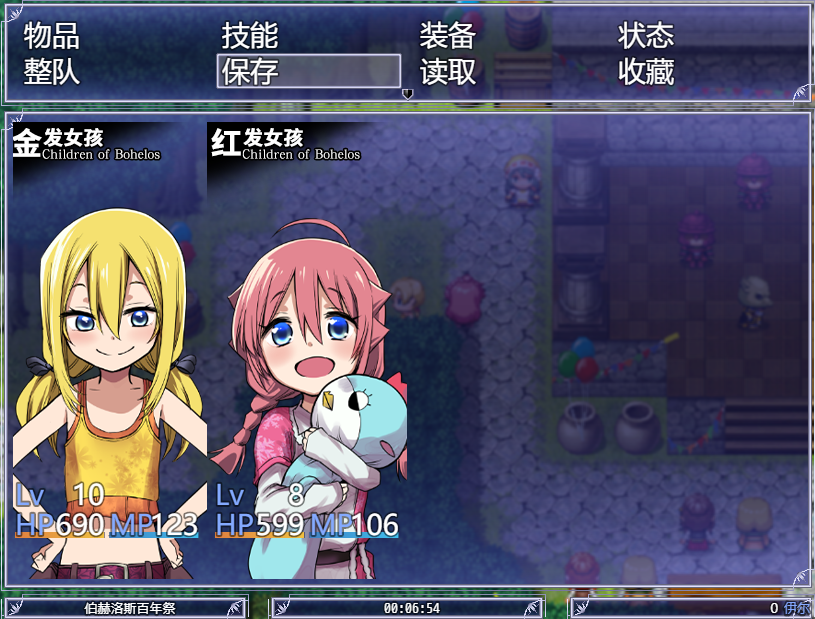Click the highlighted 保存 (Save) entry
Viewport: 815px width, 619px height.
coord(308,72)
